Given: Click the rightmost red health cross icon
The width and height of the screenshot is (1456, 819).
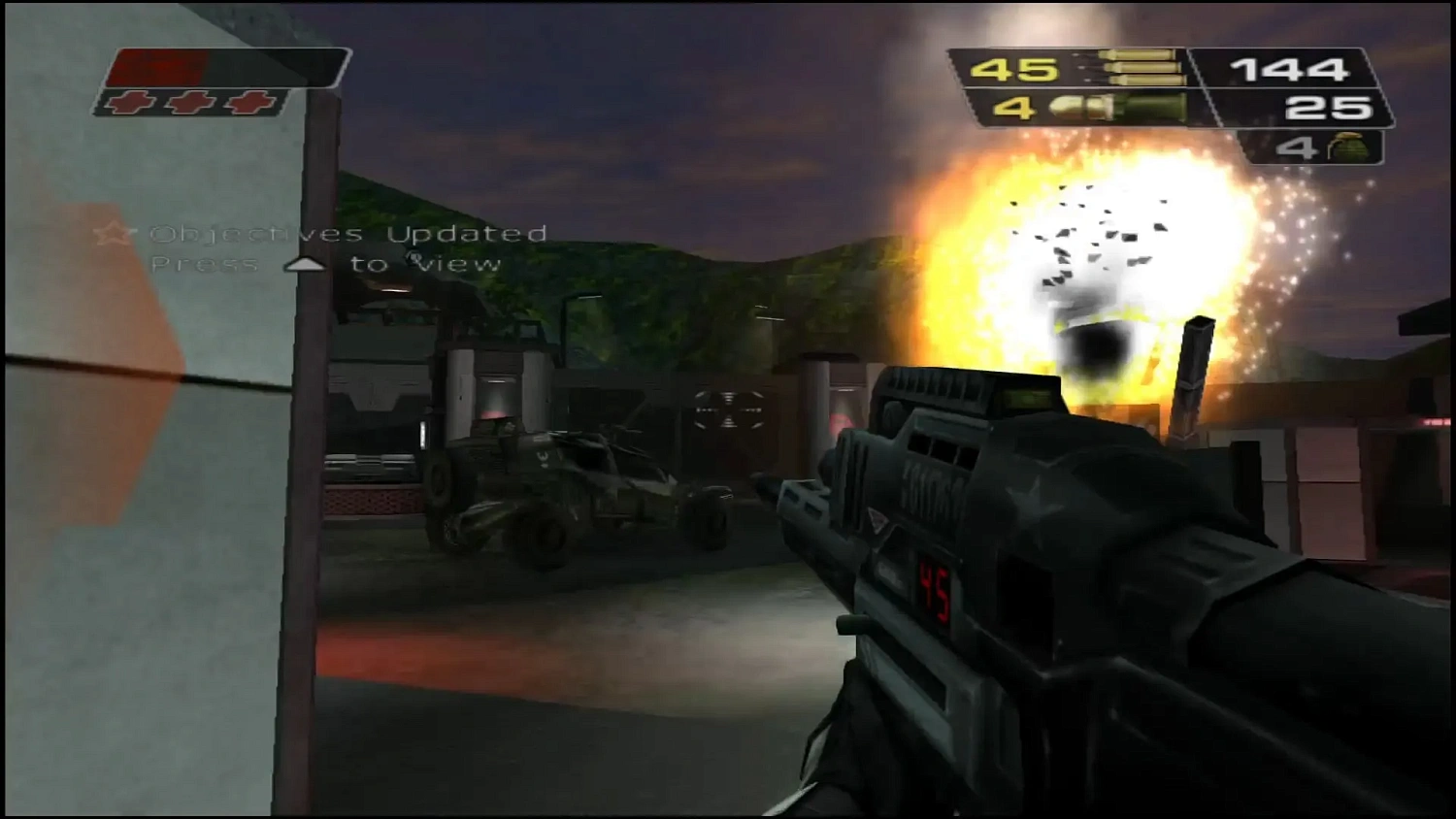Looking at the screenshot, I should 248,100.
